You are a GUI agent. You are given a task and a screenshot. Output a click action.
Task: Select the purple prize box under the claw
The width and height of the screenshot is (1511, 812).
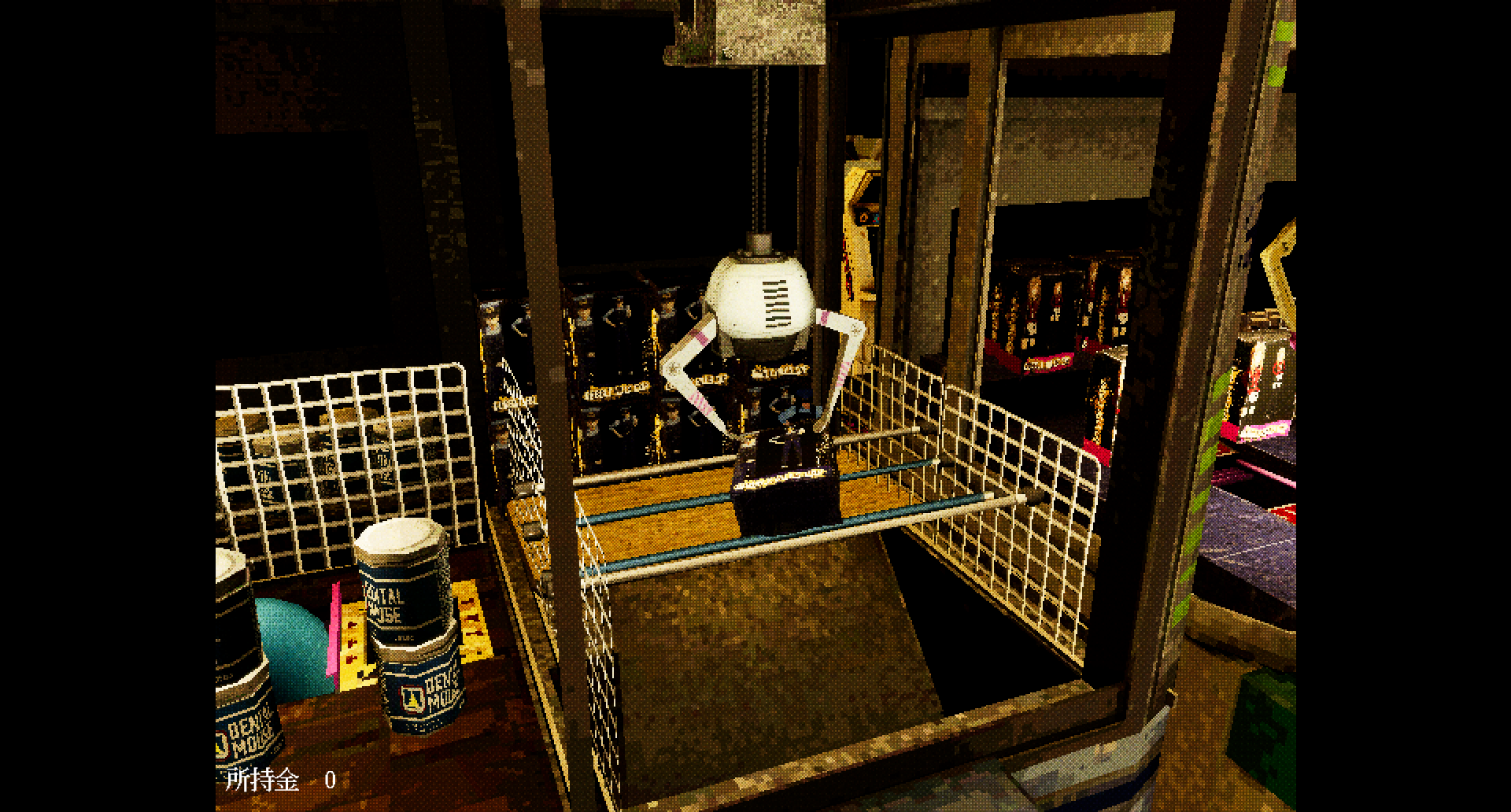pyautogui.click(x=783, y=488)
